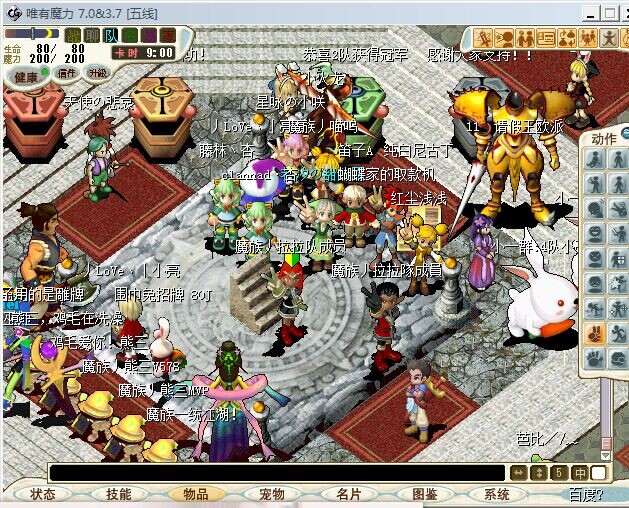The height and width of the screenshot is (508, 629).
Task: Open the 技能 skills menu
Action: pos(119,494)
